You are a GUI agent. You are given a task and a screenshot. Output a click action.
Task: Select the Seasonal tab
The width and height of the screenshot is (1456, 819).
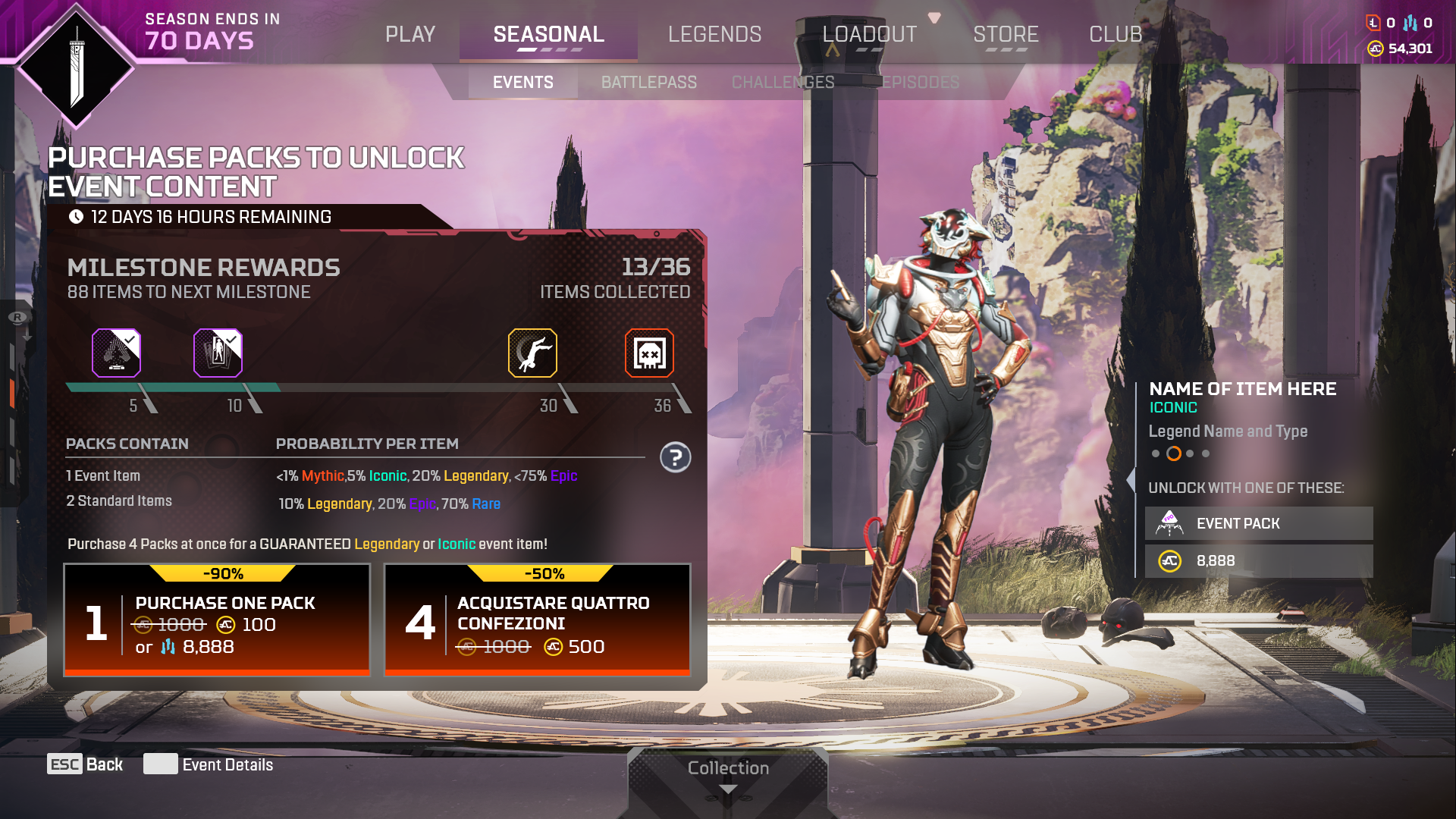(548, 35)
